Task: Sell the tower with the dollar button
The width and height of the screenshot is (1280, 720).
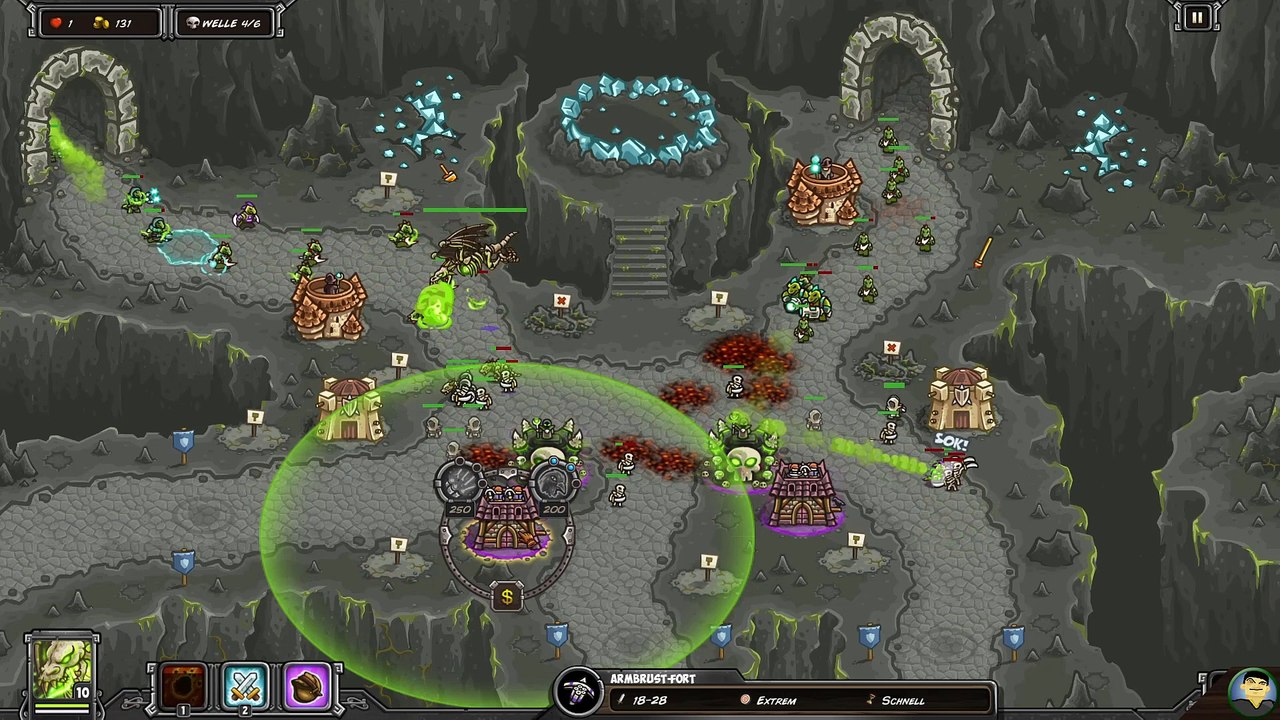Action: (x=507, y=597)
